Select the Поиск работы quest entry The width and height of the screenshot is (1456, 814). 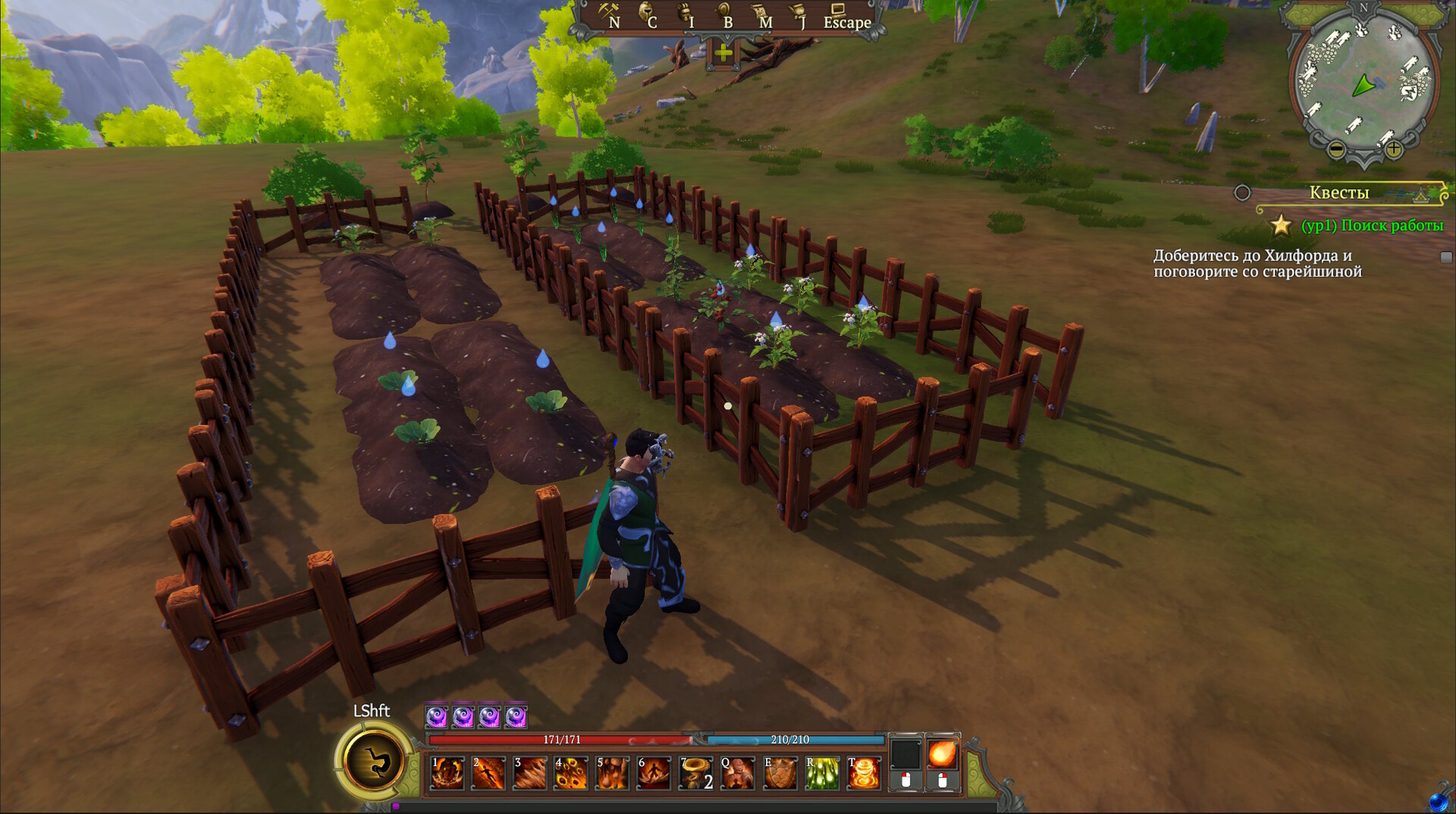coord(1372,226)
